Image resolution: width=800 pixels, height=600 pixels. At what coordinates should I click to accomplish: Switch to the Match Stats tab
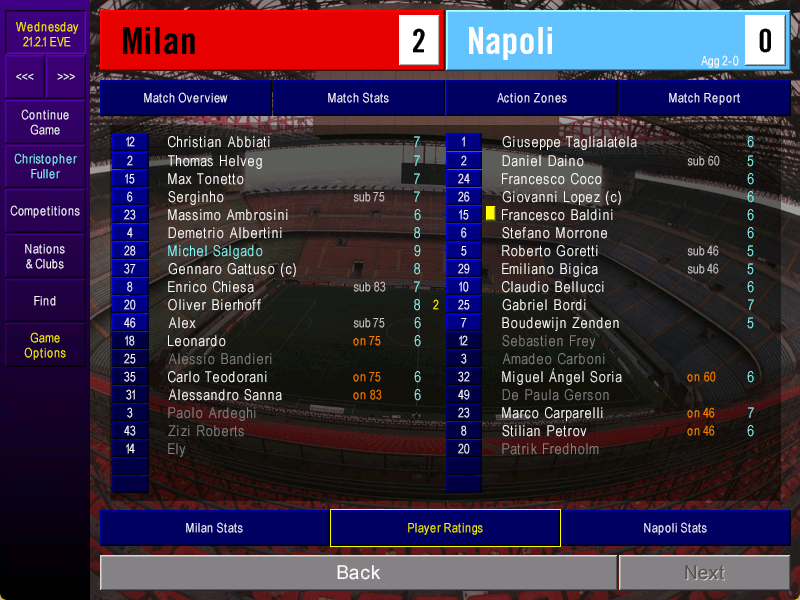358,98
